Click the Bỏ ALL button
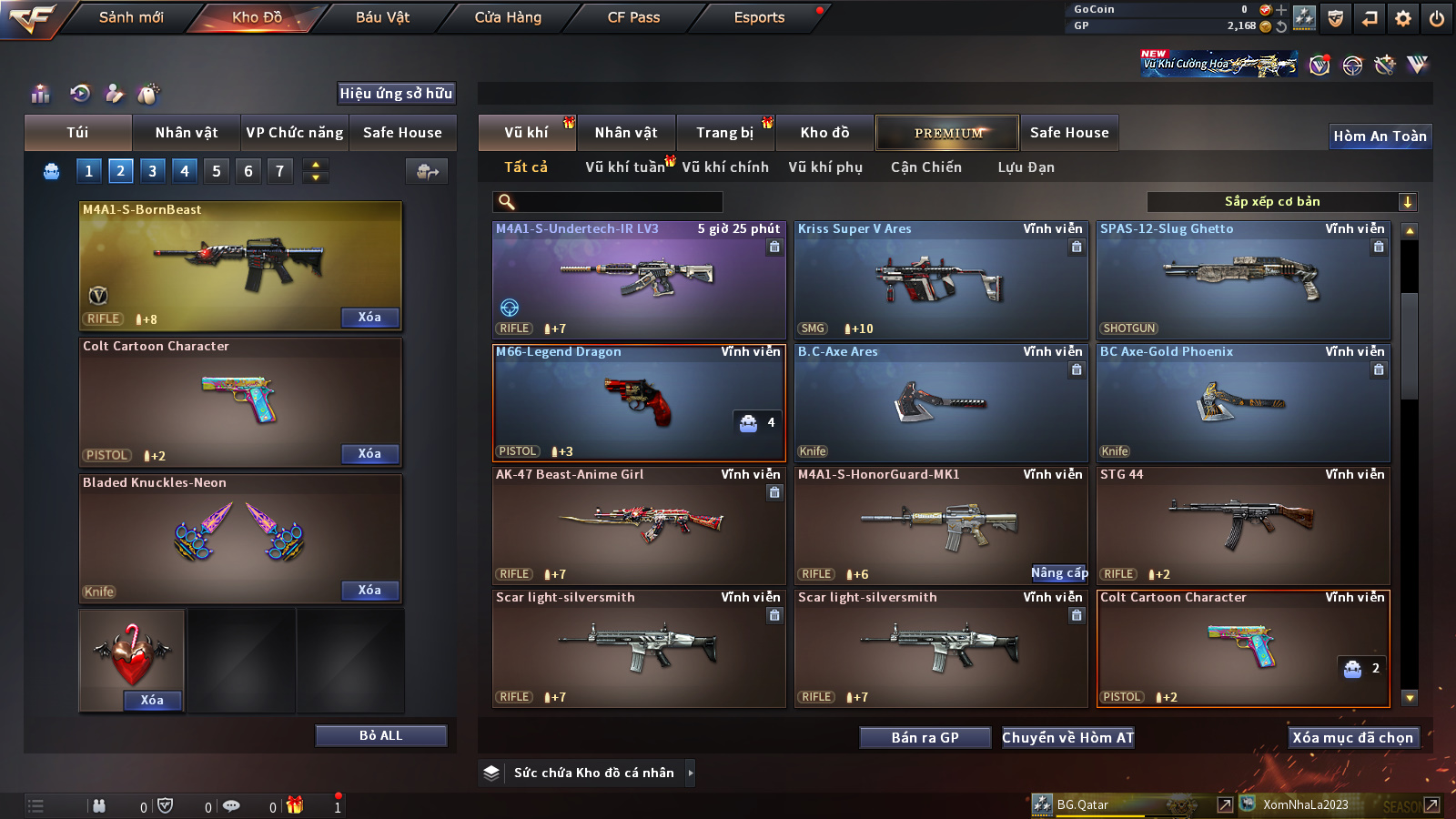Screen dimensions: 1456x819 [x=380, y=735]
